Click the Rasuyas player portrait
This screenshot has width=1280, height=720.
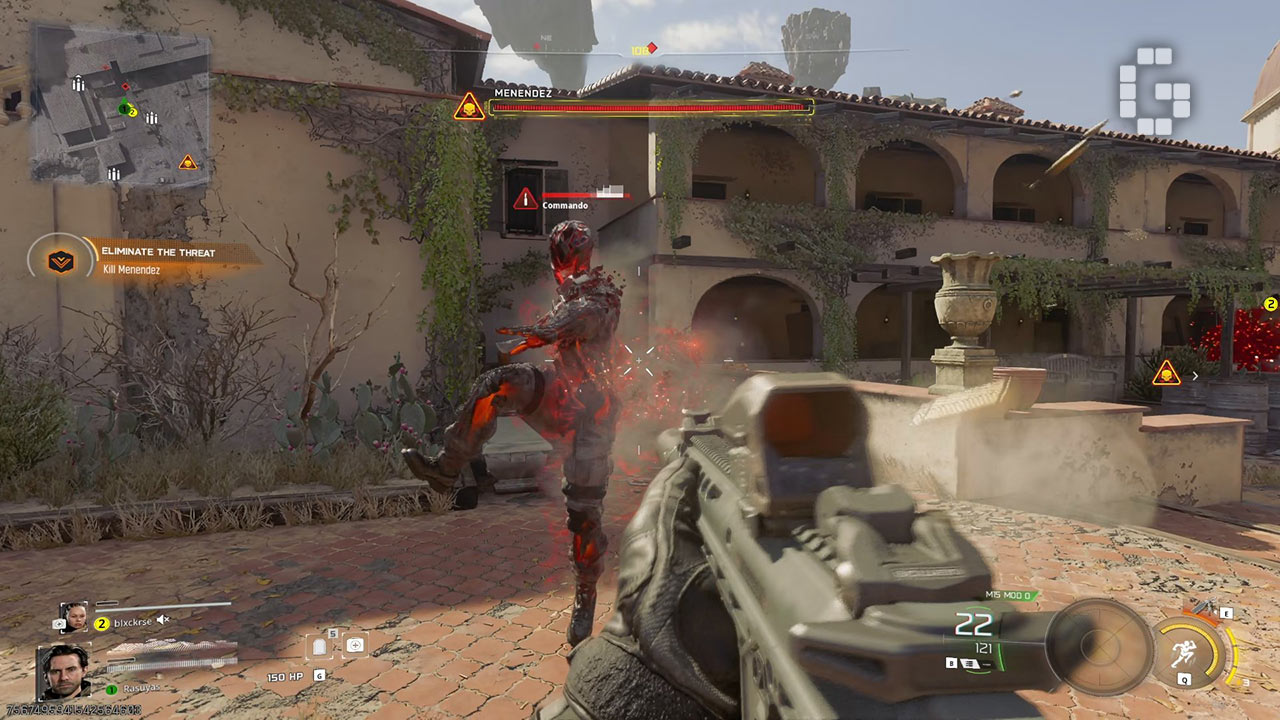point(64,671)
